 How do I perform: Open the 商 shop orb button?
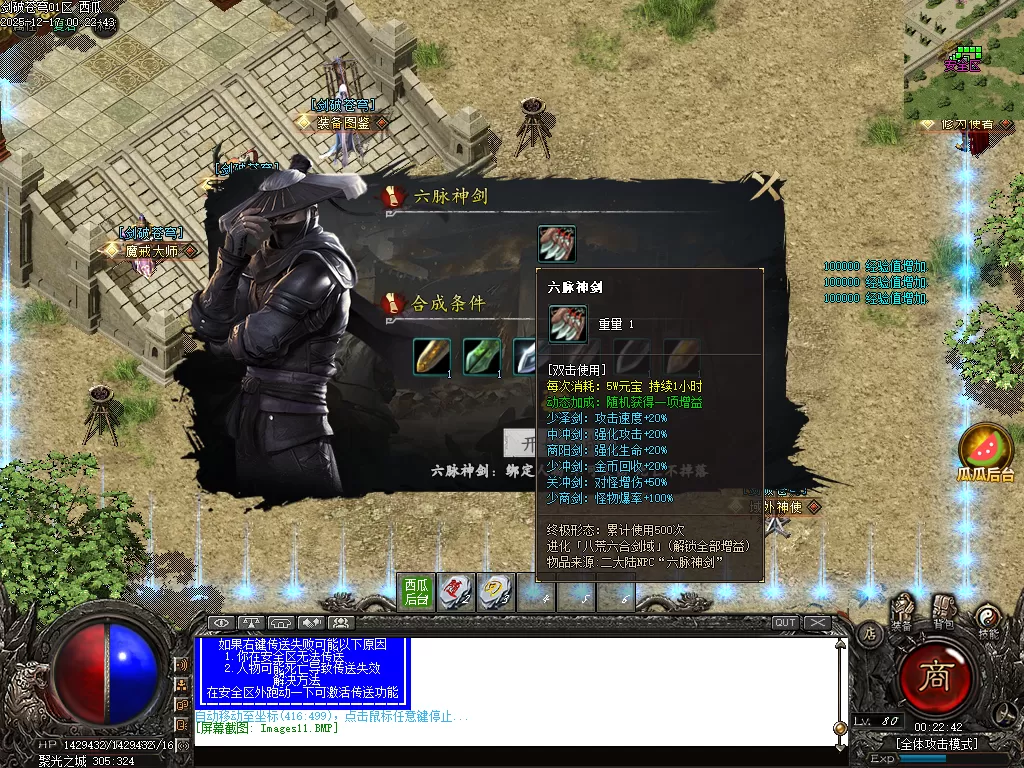pyautogui.click(x=937, y=678)
